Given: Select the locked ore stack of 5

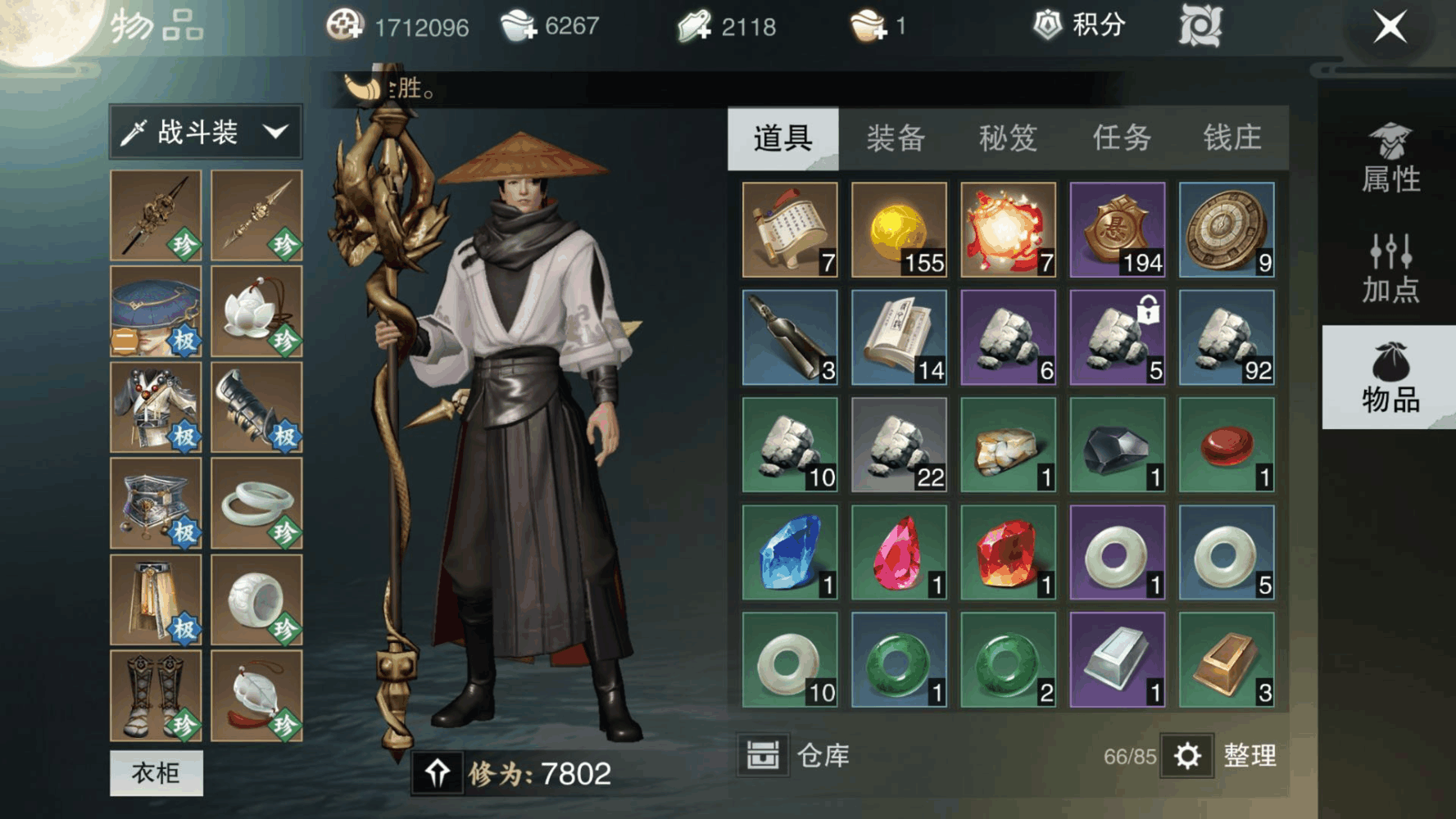Looking at the screenshot, I should pos(1117,337).
